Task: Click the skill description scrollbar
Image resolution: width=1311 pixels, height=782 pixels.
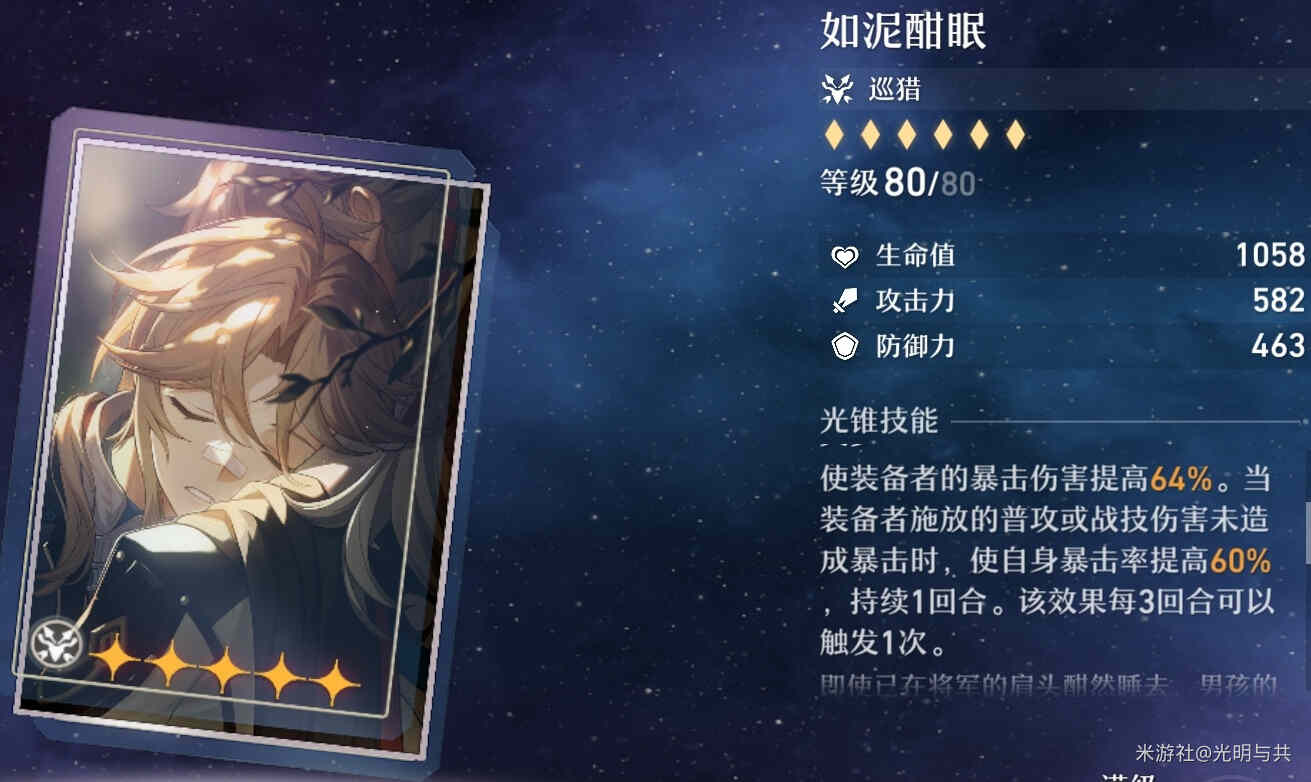Action: click(x=1307, y=532)
